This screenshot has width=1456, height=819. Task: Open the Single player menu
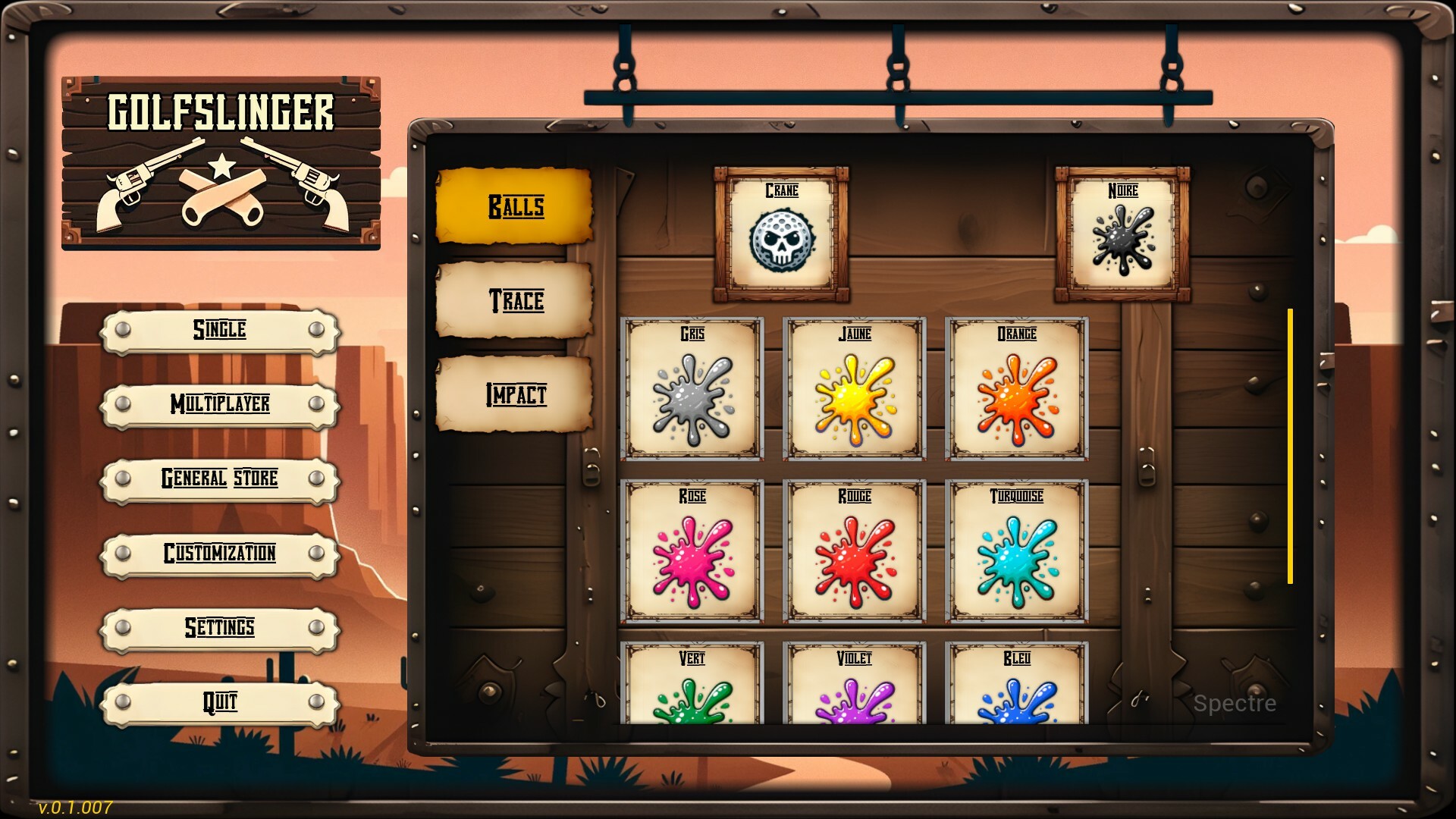220,331
